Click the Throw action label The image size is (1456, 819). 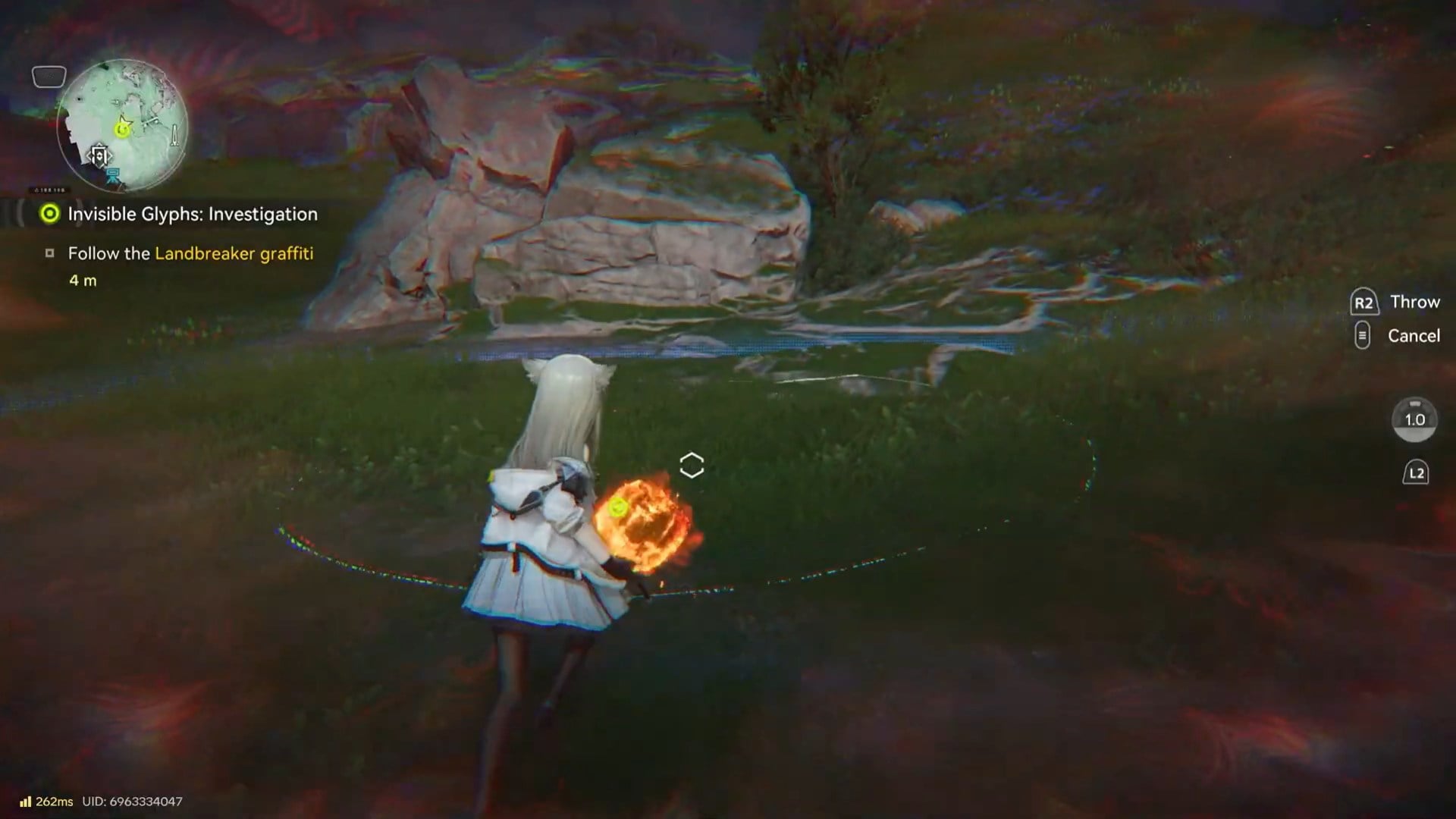click(x=1415, y=302)
